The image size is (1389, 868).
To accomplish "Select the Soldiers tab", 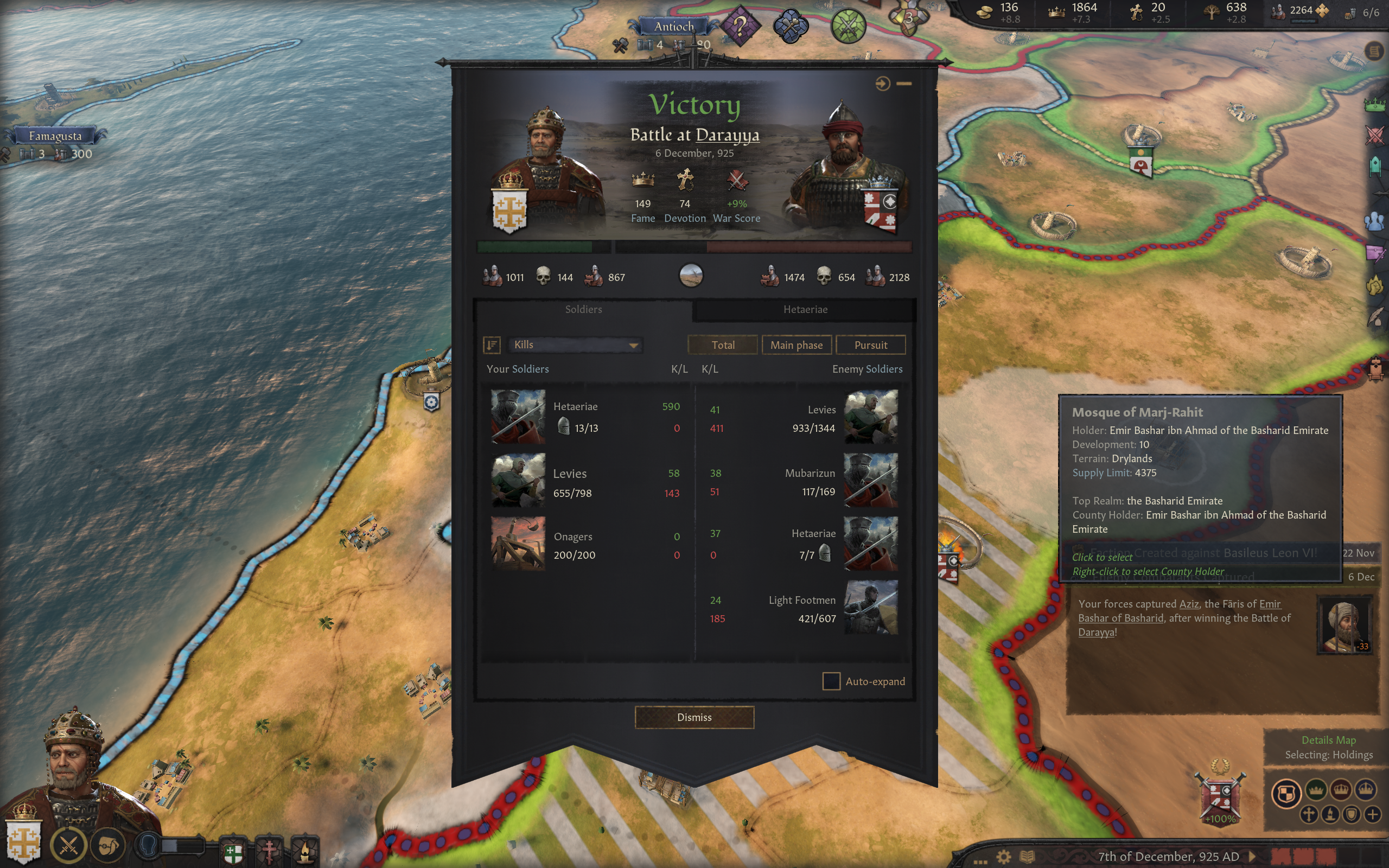I will pos(583,309).
